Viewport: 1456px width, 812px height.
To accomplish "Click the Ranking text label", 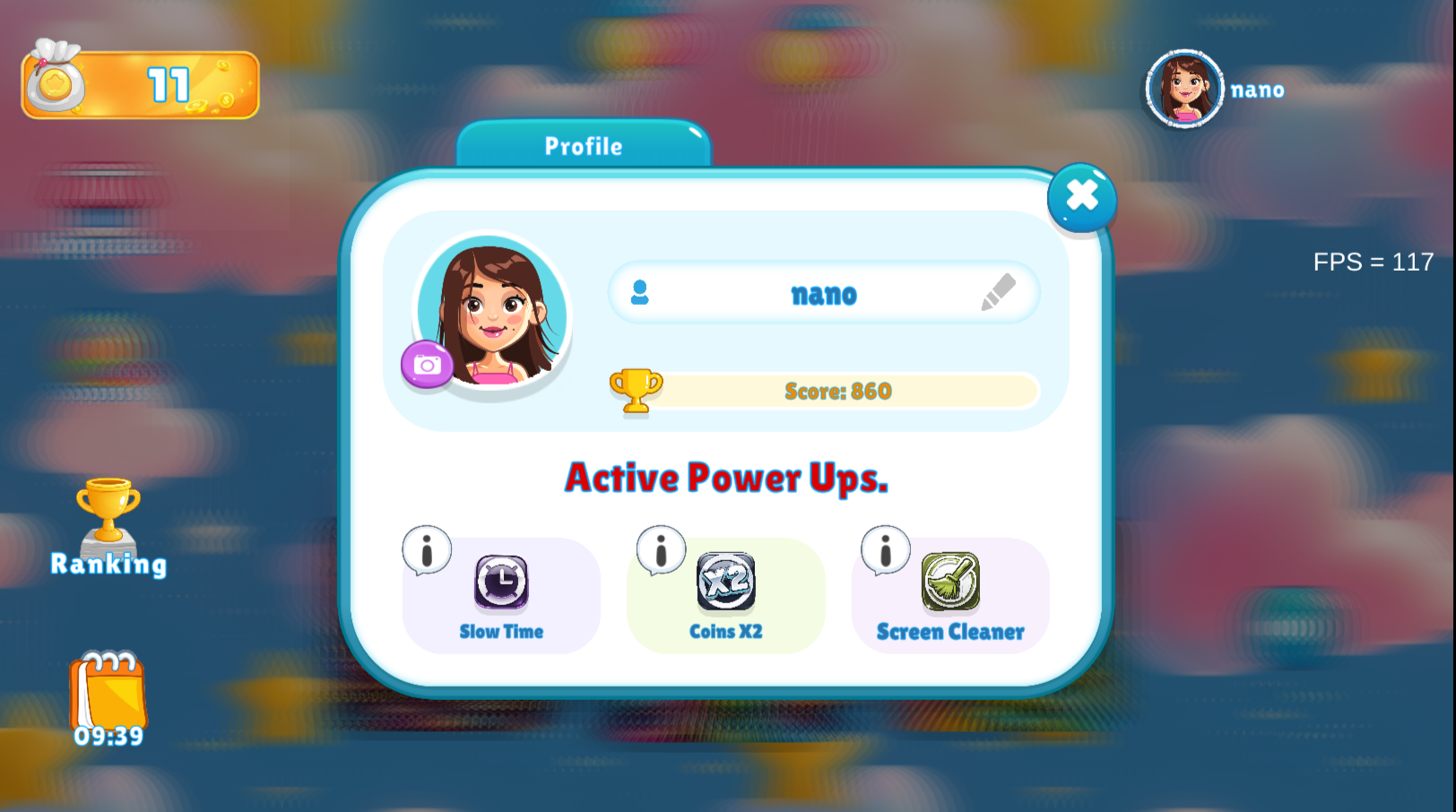I will (x=108, y=565).
